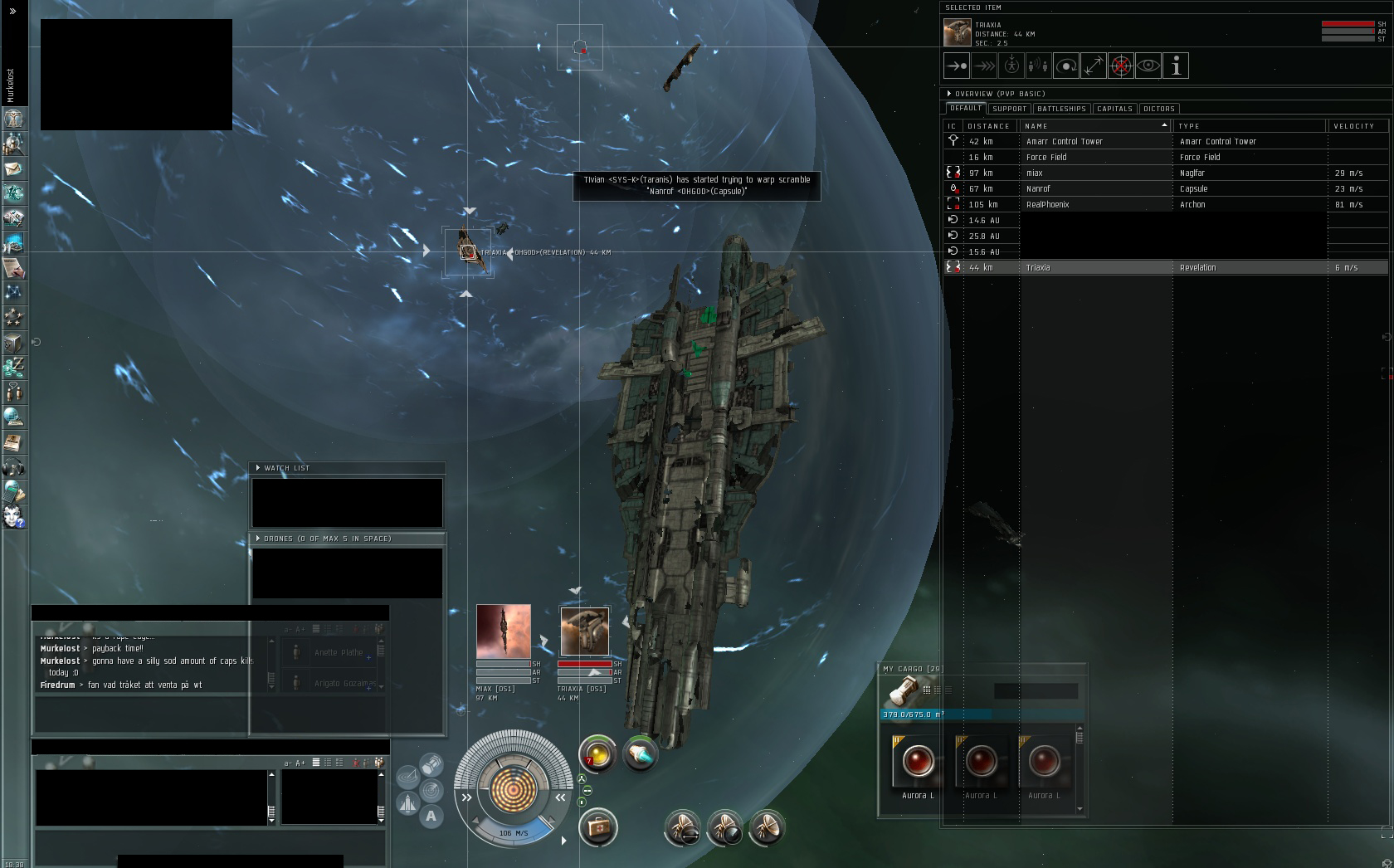Open the Battleships overview tab
The width and height of the screenshot is (1394, 868).
tap(1061, 109)
